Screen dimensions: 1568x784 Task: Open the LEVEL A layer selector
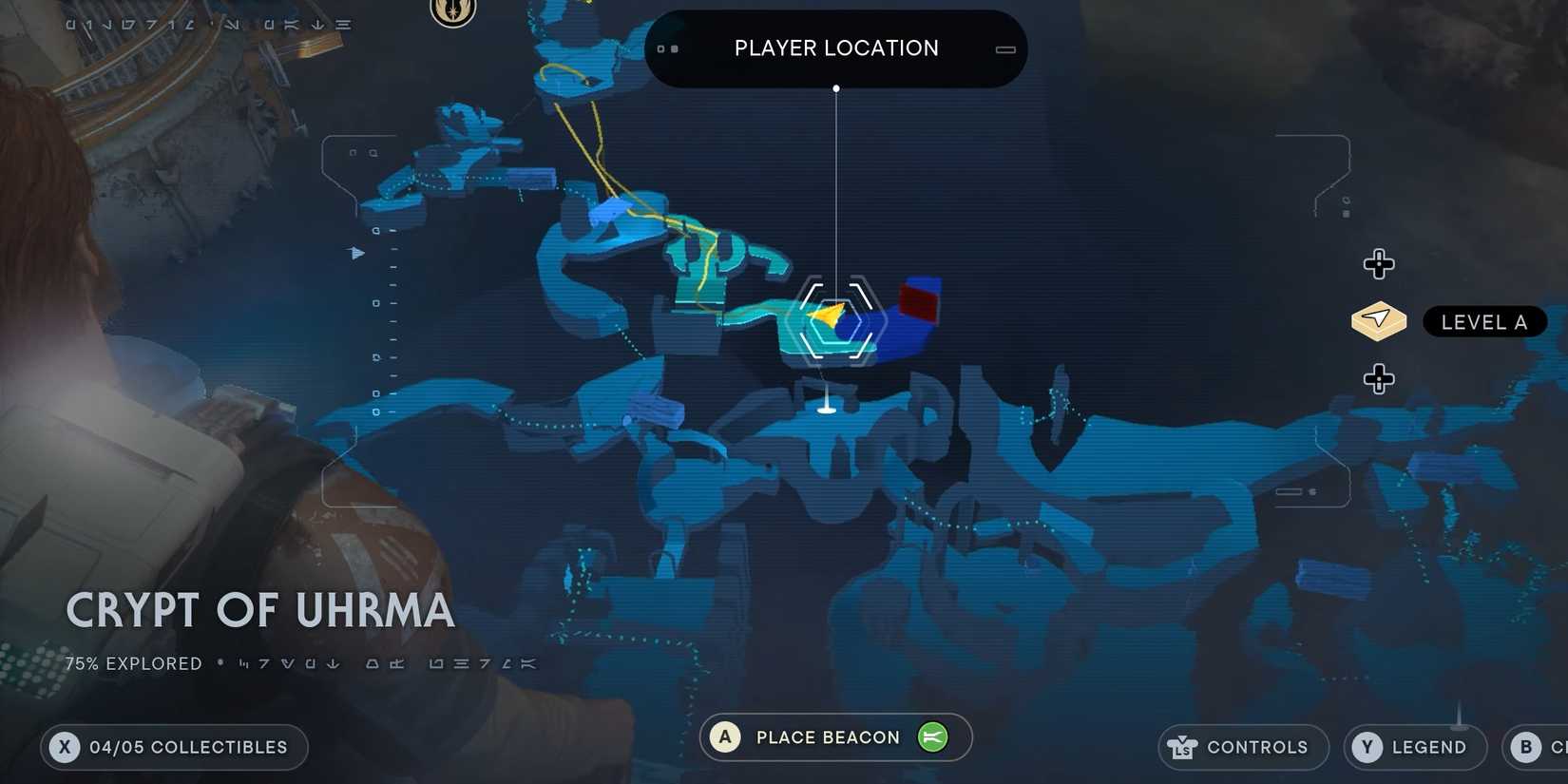(x=1484, y=322)
